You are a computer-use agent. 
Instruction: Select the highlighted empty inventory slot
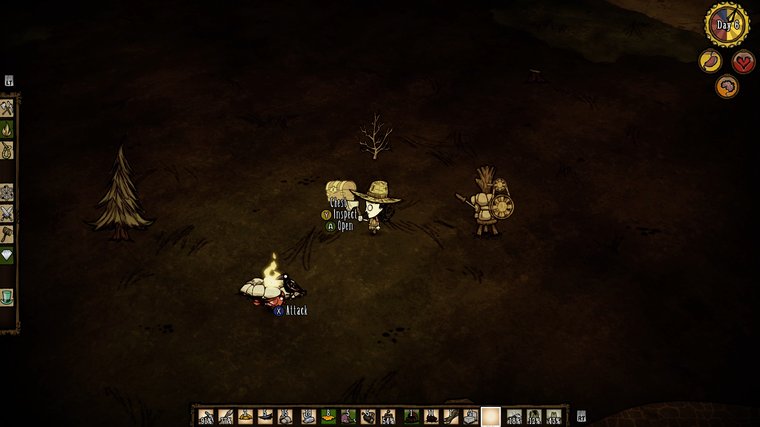pos(490,416)
